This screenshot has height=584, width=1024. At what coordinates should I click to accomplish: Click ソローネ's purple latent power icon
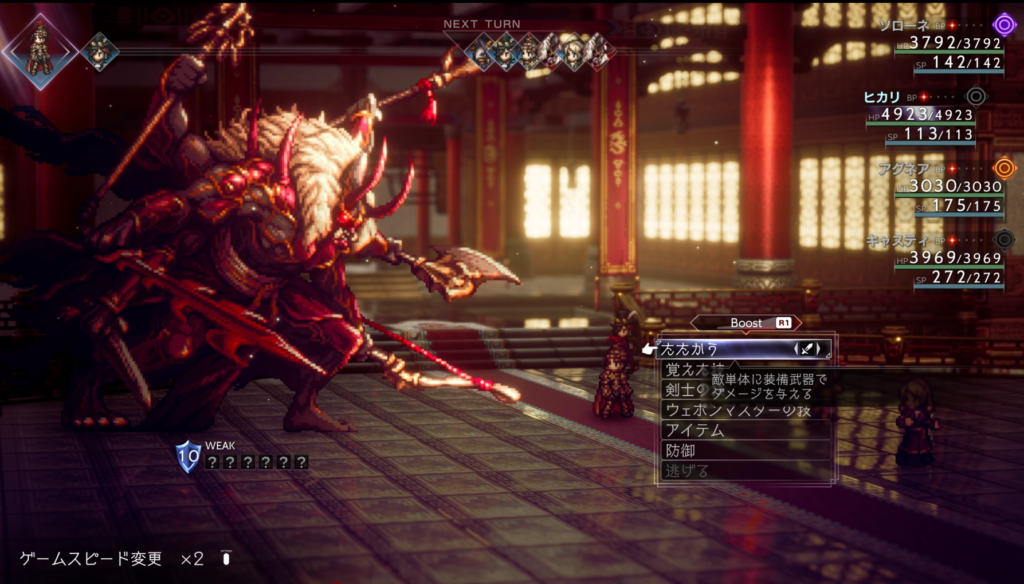tap(1003, 24)
